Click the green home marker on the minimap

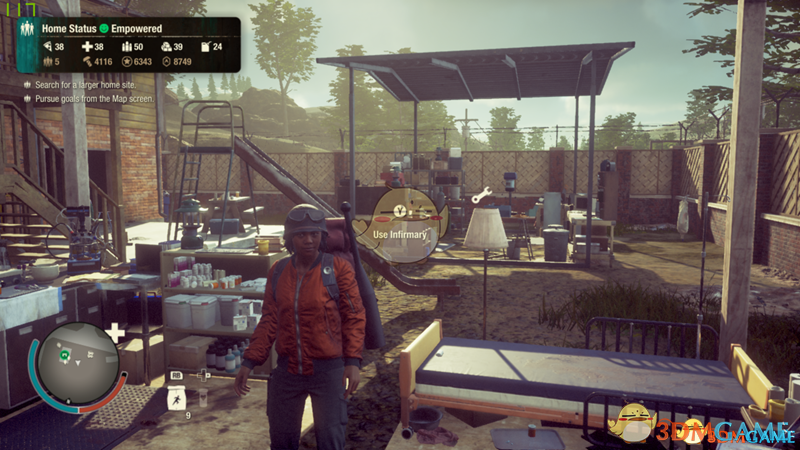coord(64,353)
